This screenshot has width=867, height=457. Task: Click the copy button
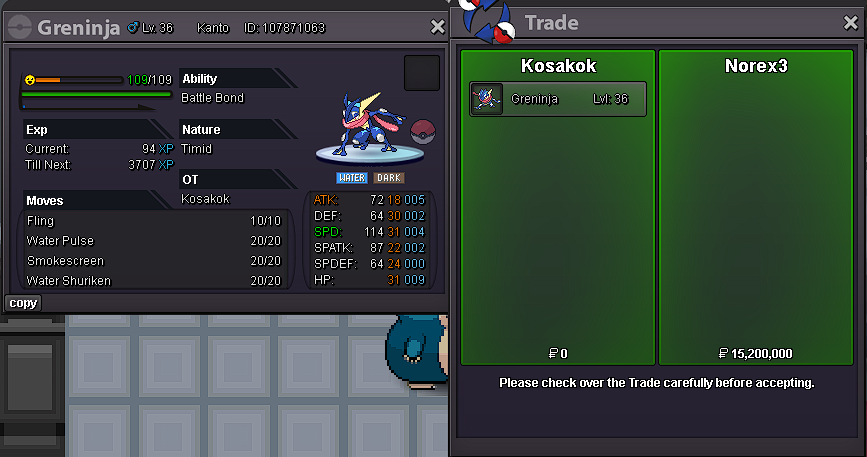coord(23,303)
